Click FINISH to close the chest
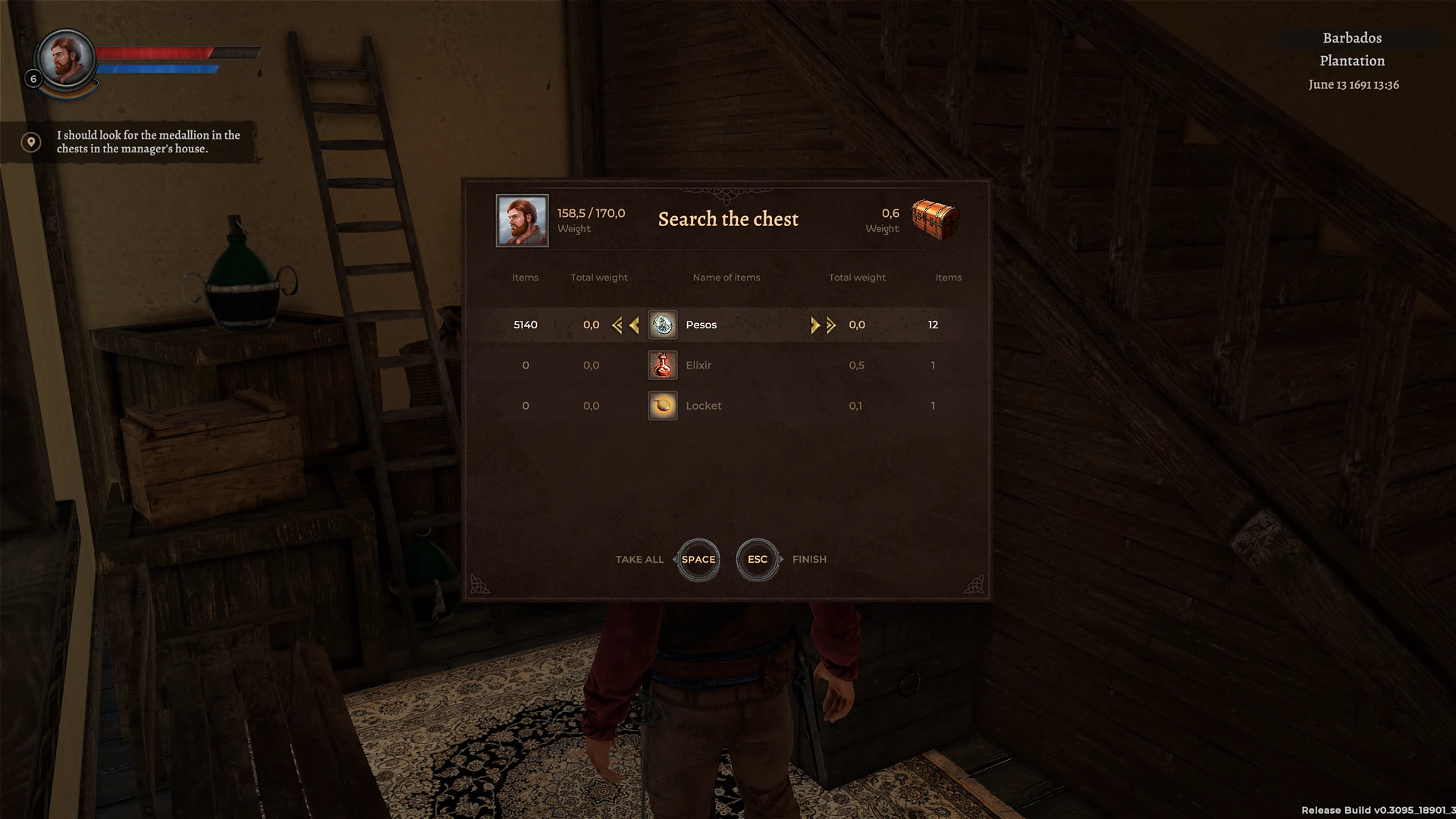This screenshot has width=1456, height=819. coord(808,559)
